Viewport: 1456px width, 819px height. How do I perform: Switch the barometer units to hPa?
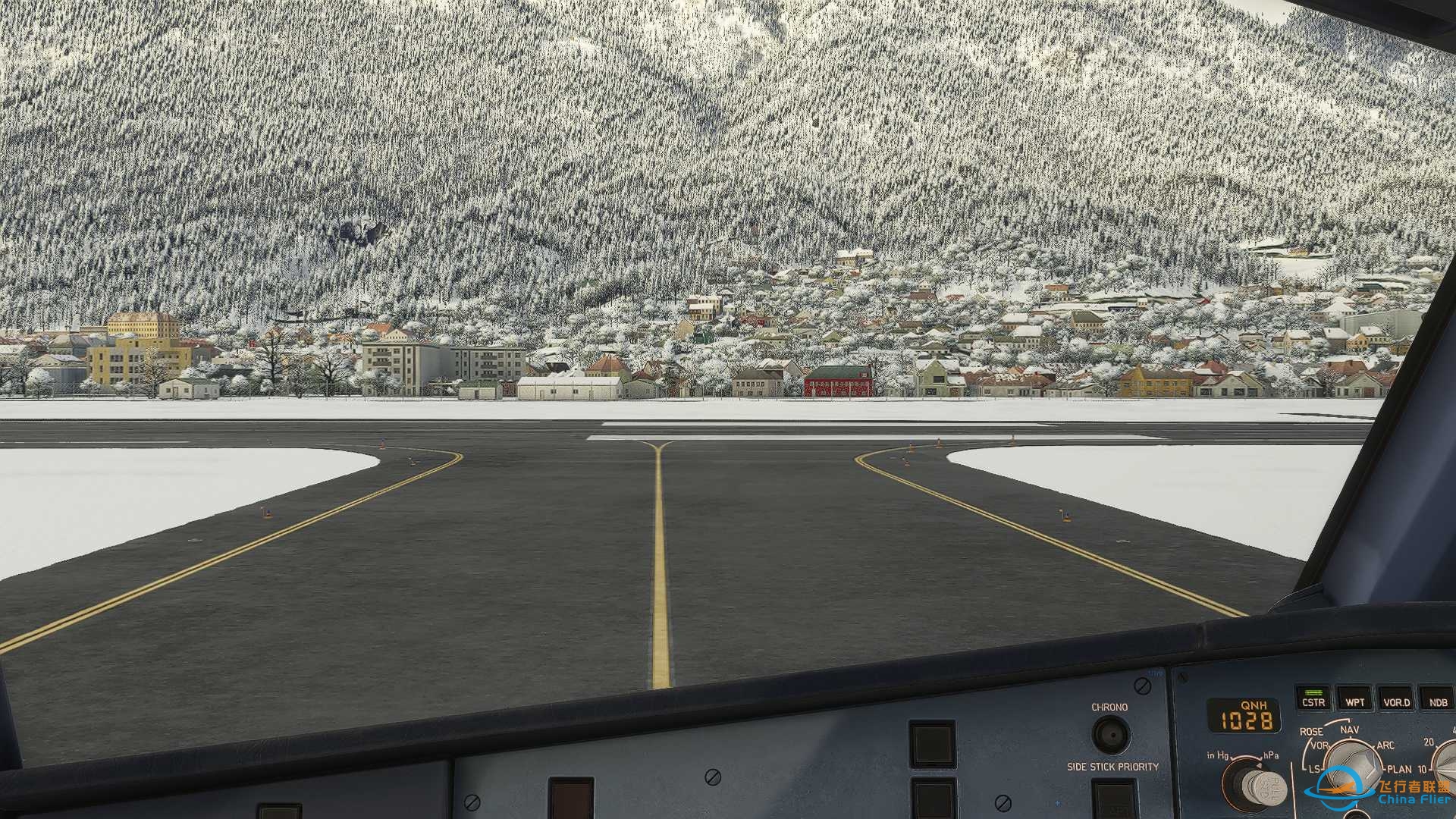1271,755
